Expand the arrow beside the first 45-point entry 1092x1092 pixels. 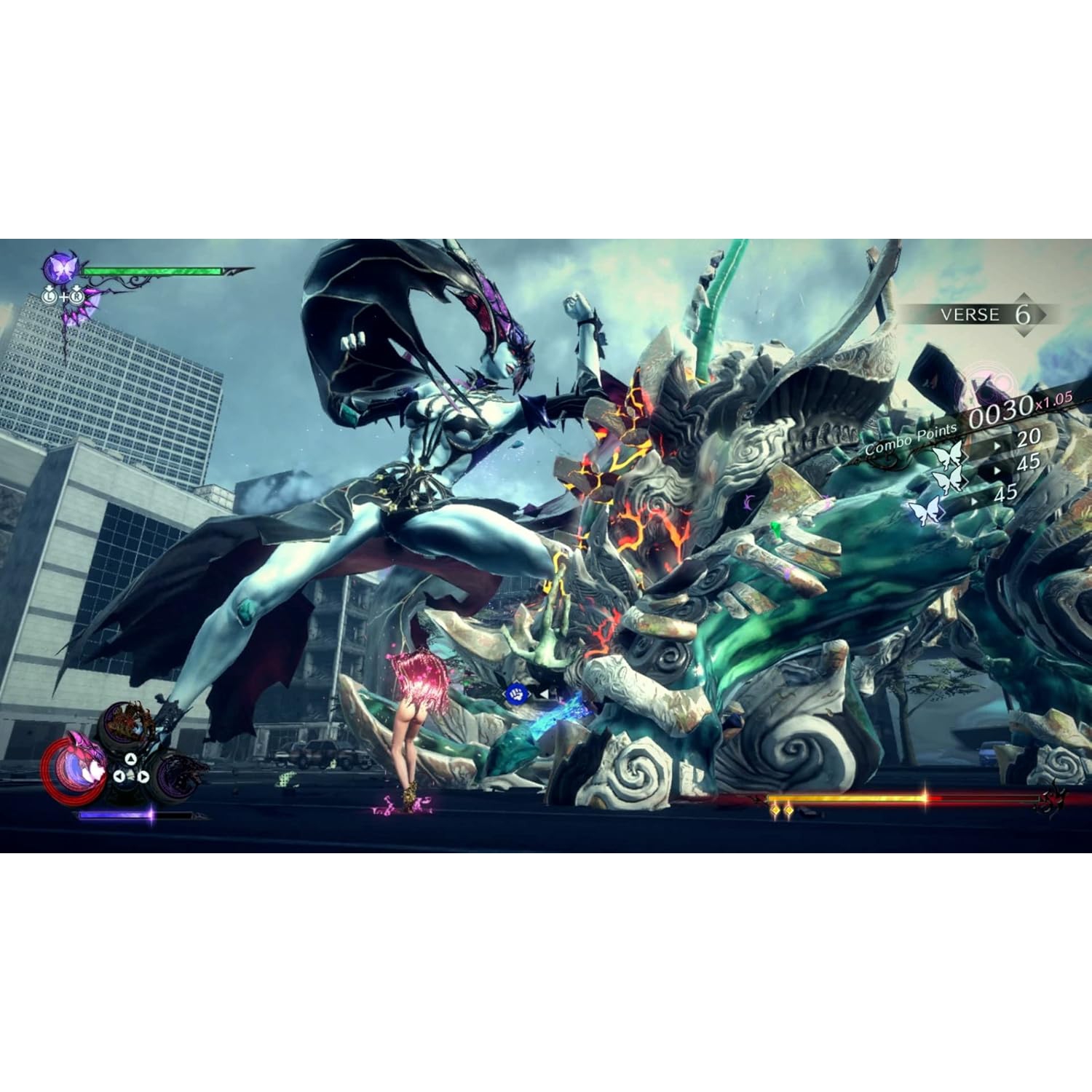(x=996, y=470)
